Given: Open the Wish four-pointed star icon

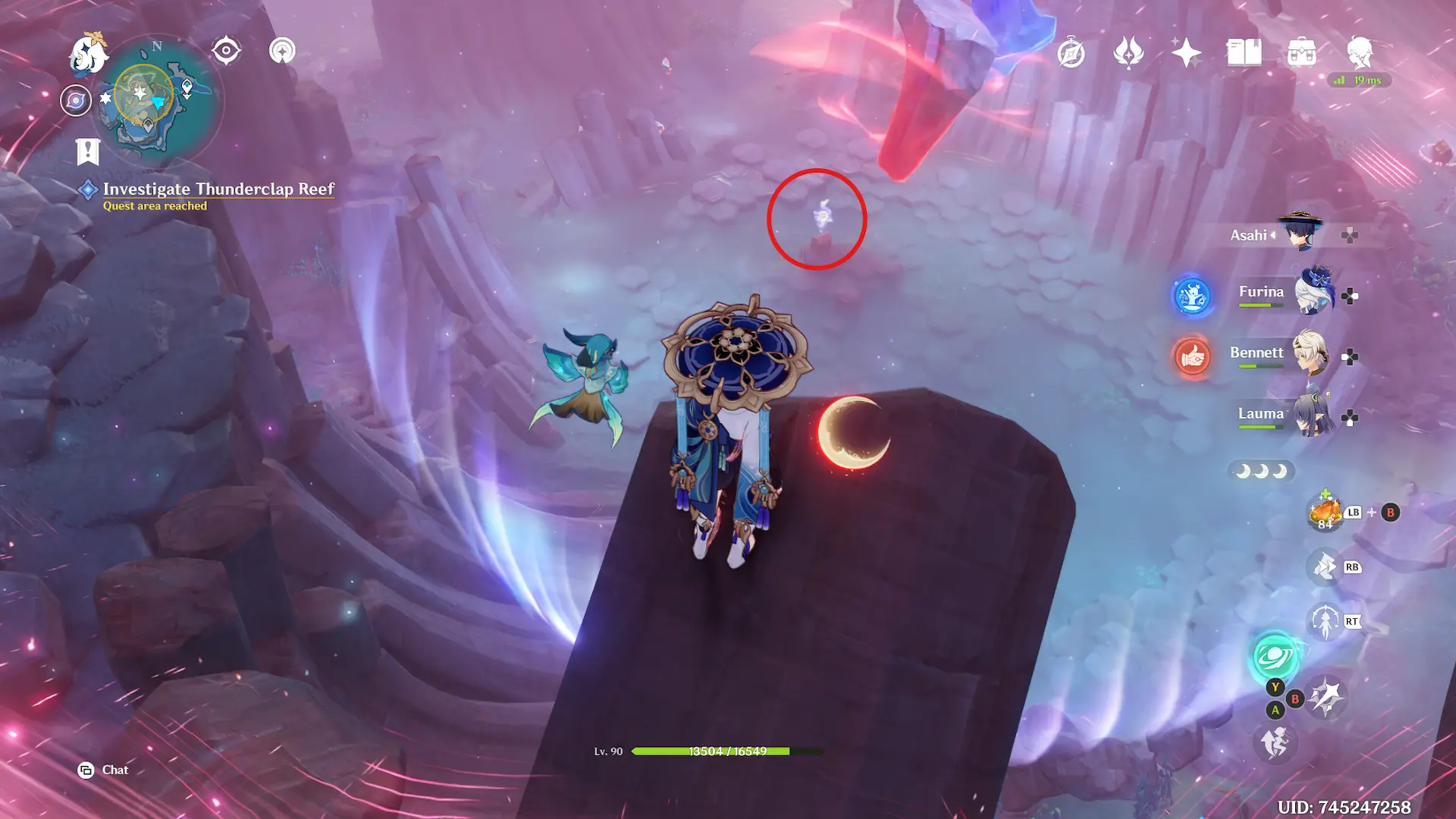Looking at the screenshot, I should point(1186,53).
